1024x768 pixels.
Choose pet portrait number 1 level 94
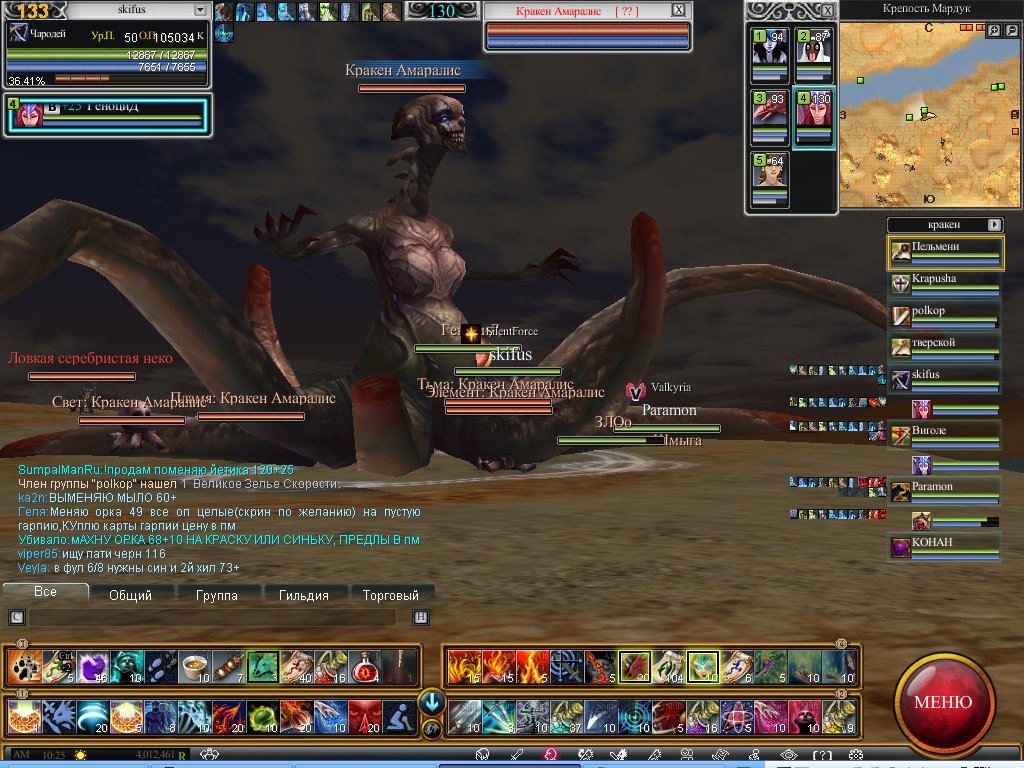[770, 55]
